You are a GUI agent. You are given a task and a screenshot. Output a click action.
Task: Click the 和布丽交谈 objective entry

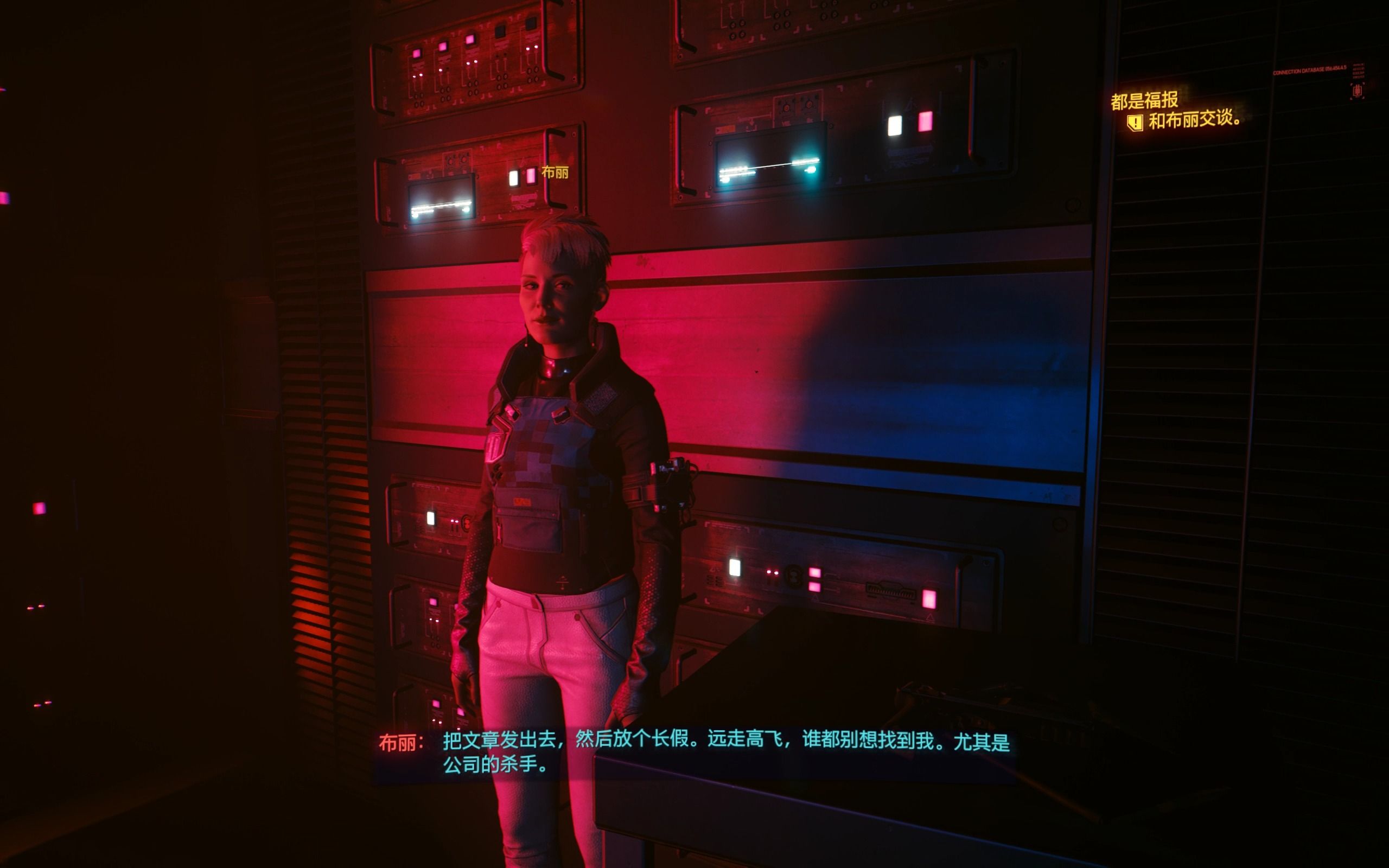[1194, 119]
